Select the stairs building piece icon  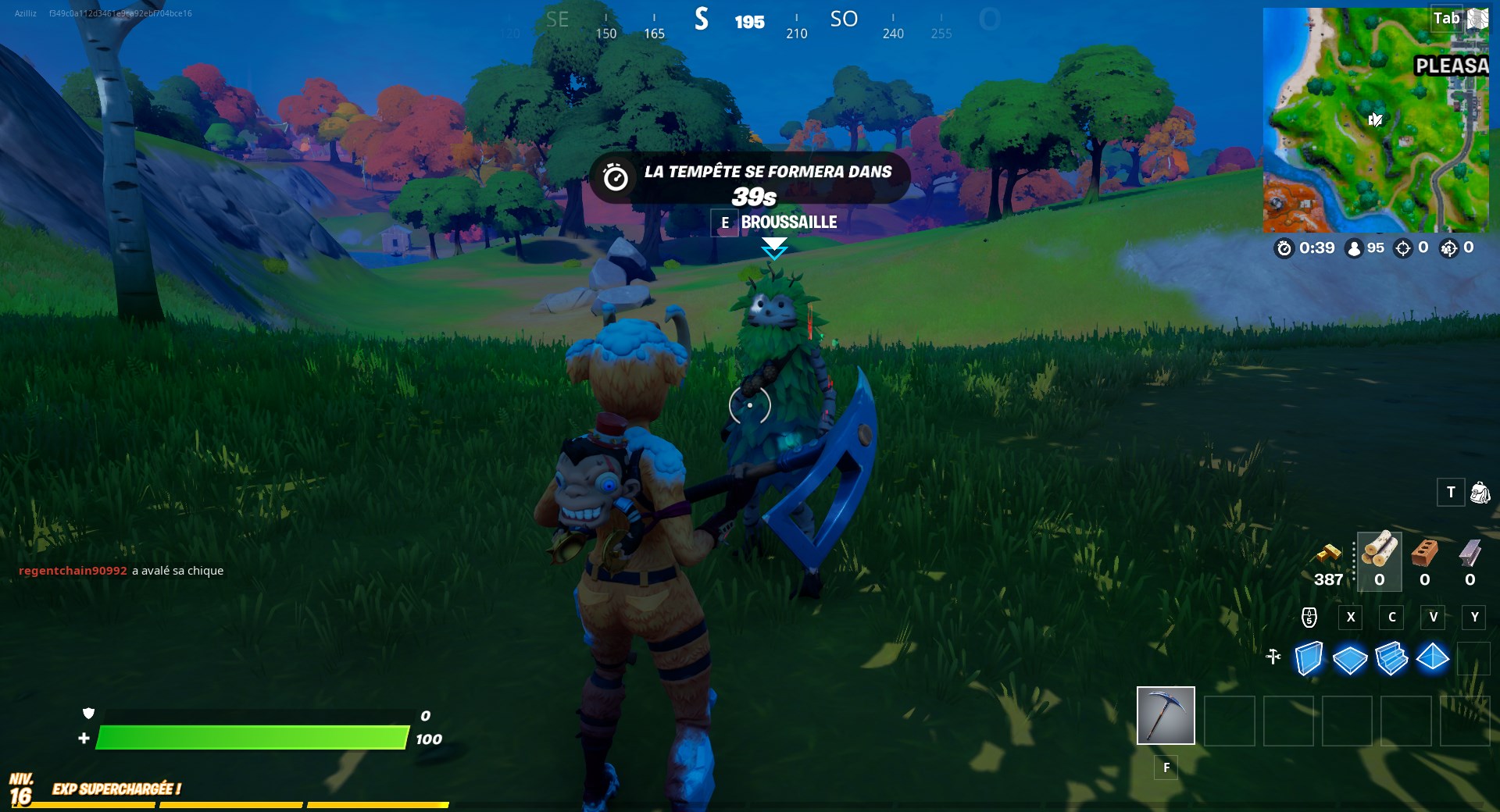[1392, 660]
